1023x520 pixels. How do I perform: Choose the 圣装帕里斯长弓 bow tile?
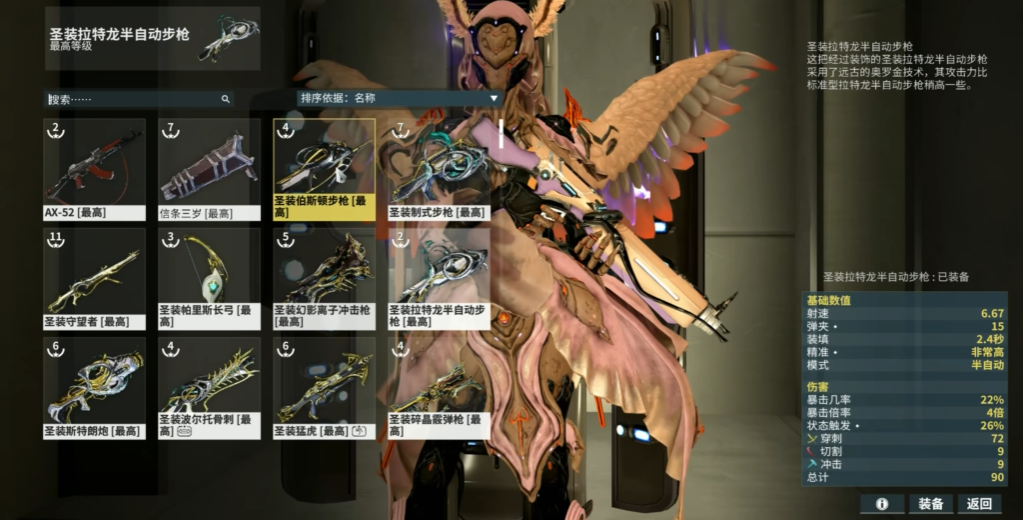coord(209,277)
